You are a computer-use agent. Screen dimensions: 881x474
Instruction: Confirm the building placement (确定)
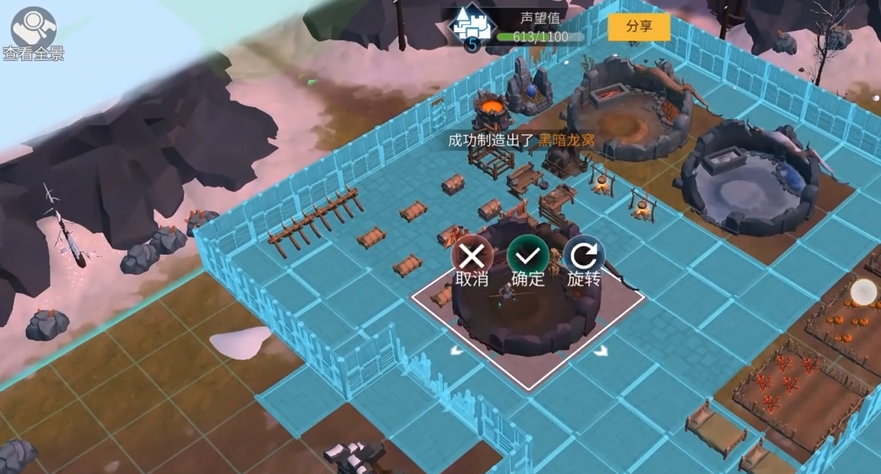click(527, 256)
